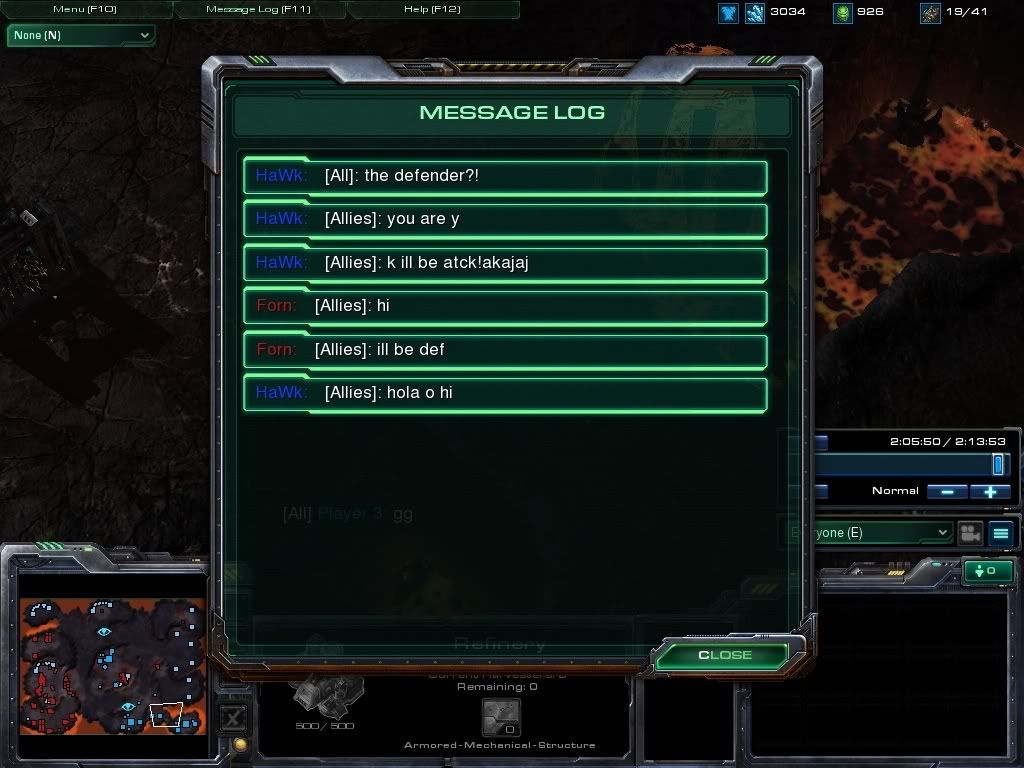Click the Refinery armor upgrade icon
1024x768 pixels.
point(500,717)
